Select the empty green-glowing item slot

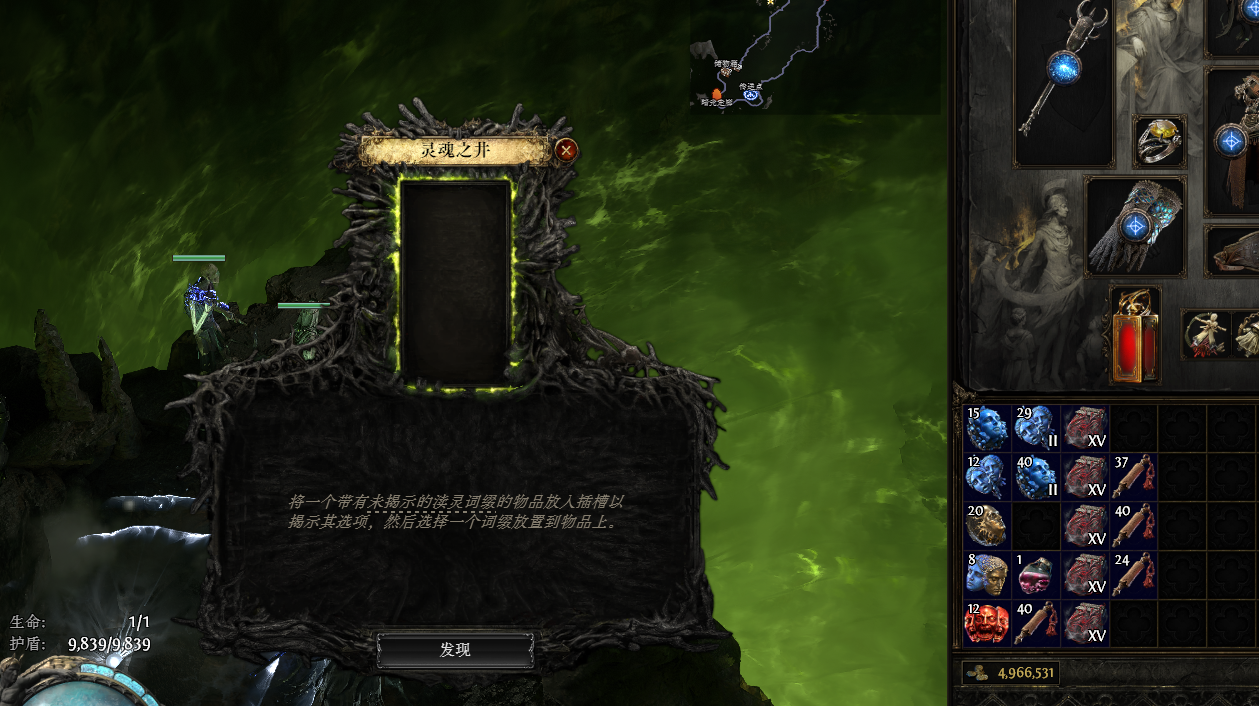pyautogui.click(x=456, y=283)
